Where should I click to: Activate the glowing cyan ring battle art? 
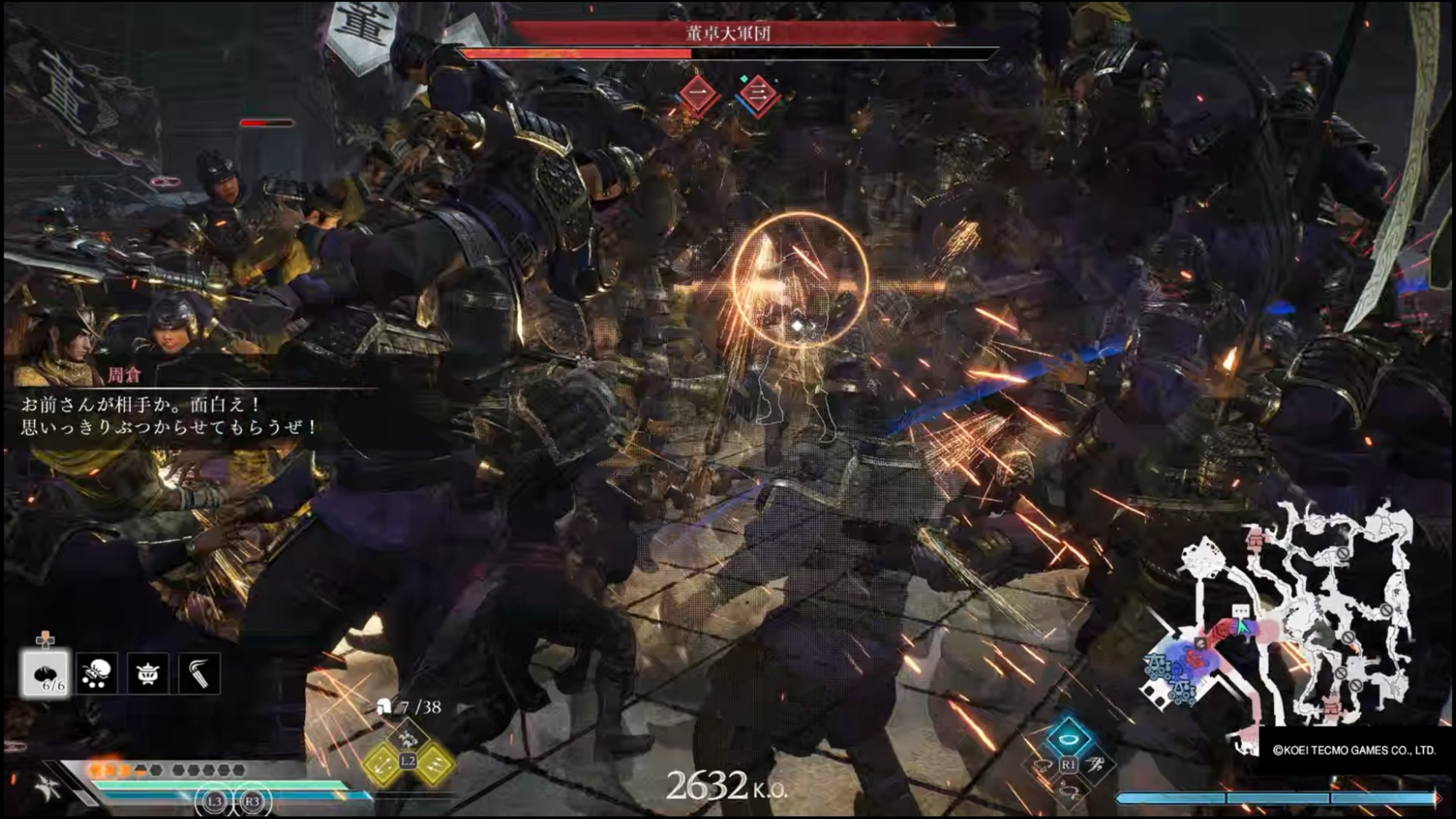1068,737
